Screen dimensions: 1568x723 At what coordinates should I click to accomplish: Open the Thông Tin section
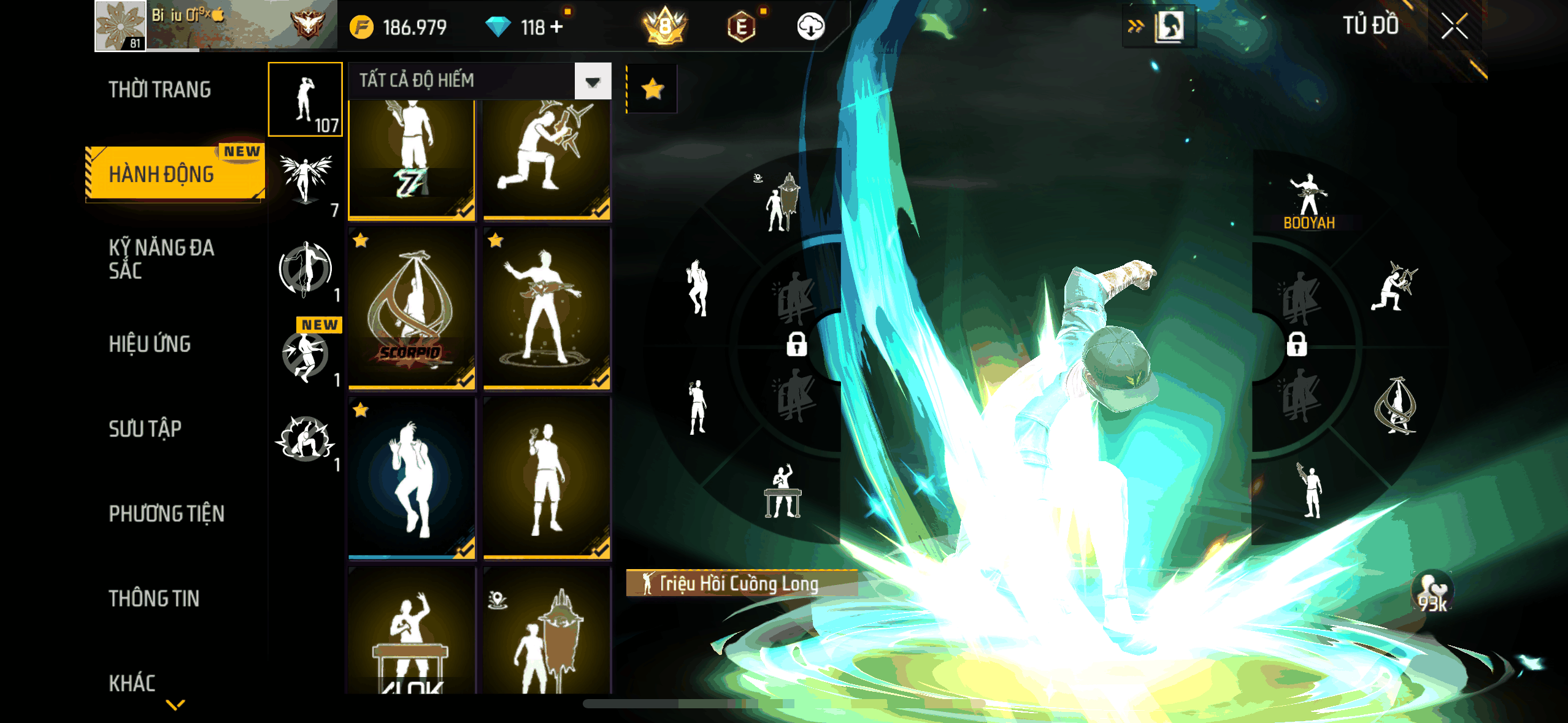pos(154,599)
